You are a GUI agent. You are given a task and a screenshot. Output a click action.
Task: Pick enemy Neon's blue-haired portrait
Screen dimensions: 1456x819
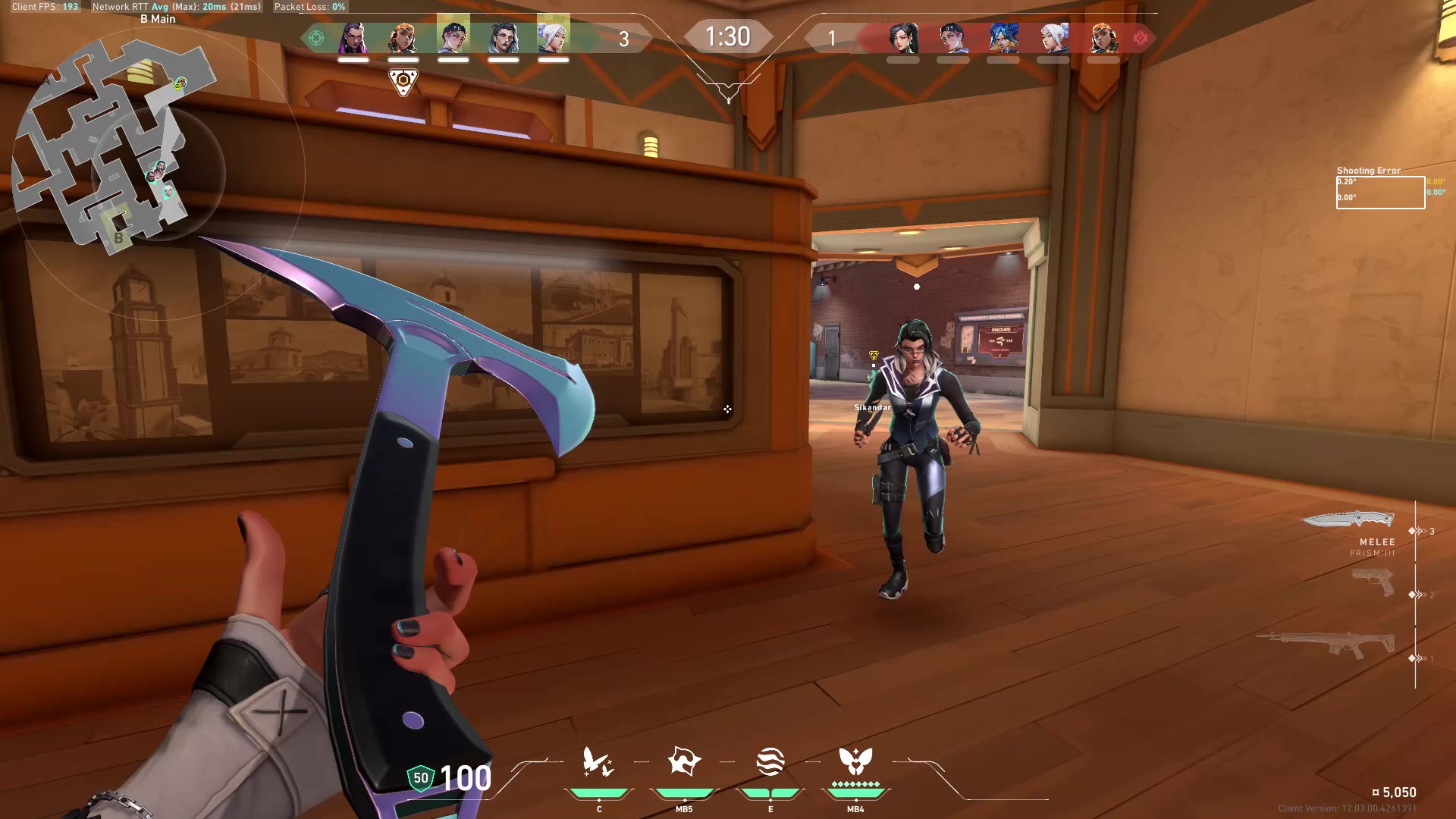tap(1003, 37)
